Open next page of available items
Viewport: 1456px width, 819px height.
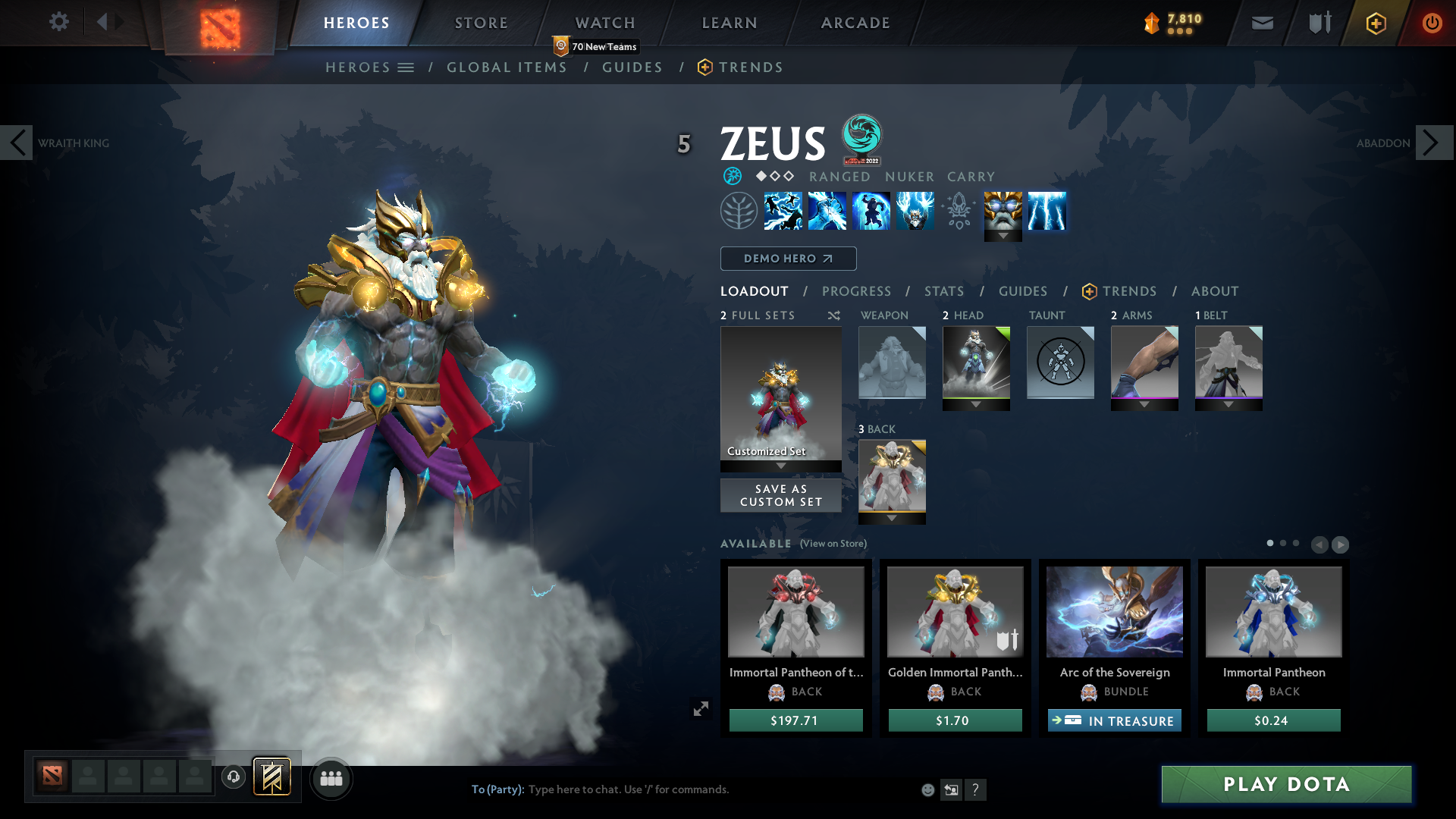(x=1339, y=544)
